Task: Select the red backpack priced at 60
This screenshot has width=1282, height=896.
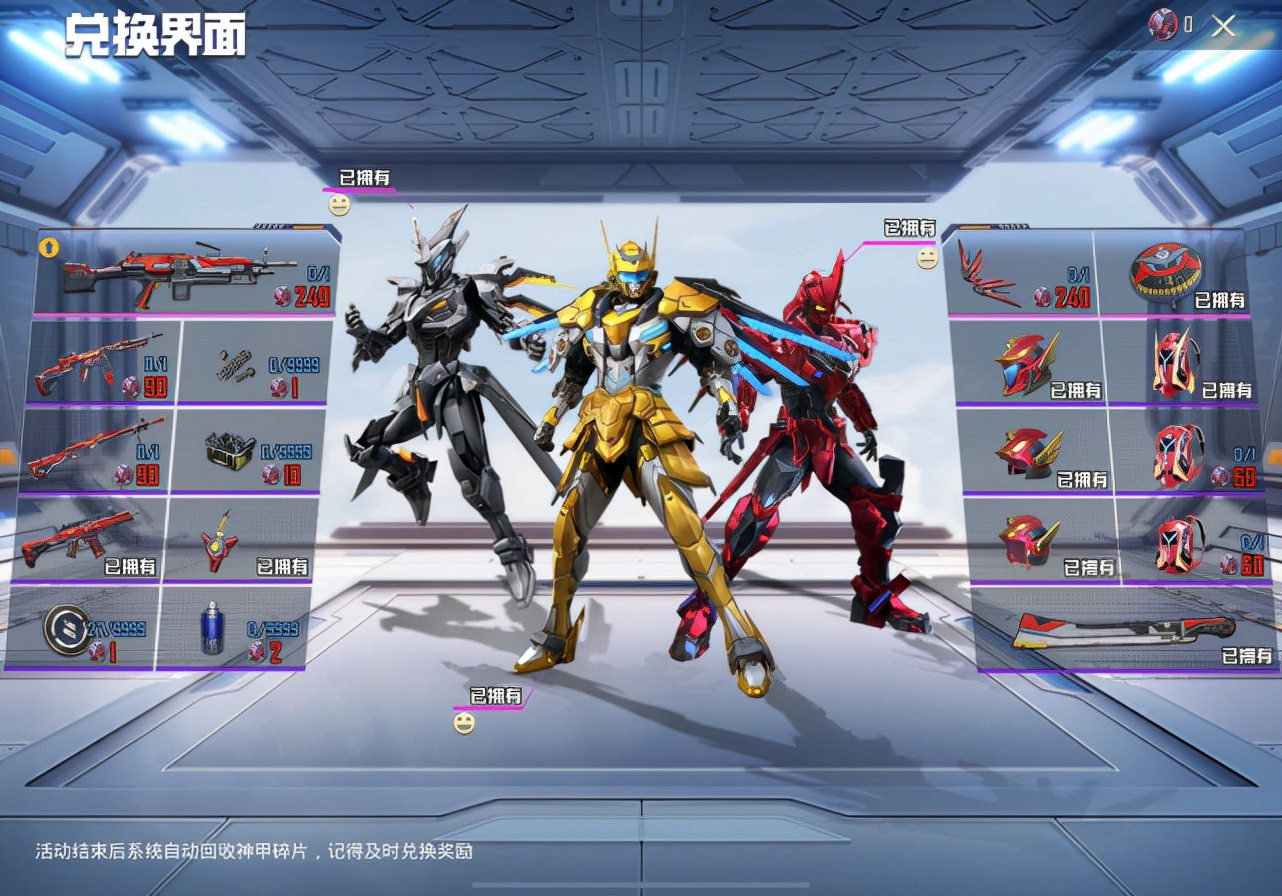Action: (x=1180, y=455)
